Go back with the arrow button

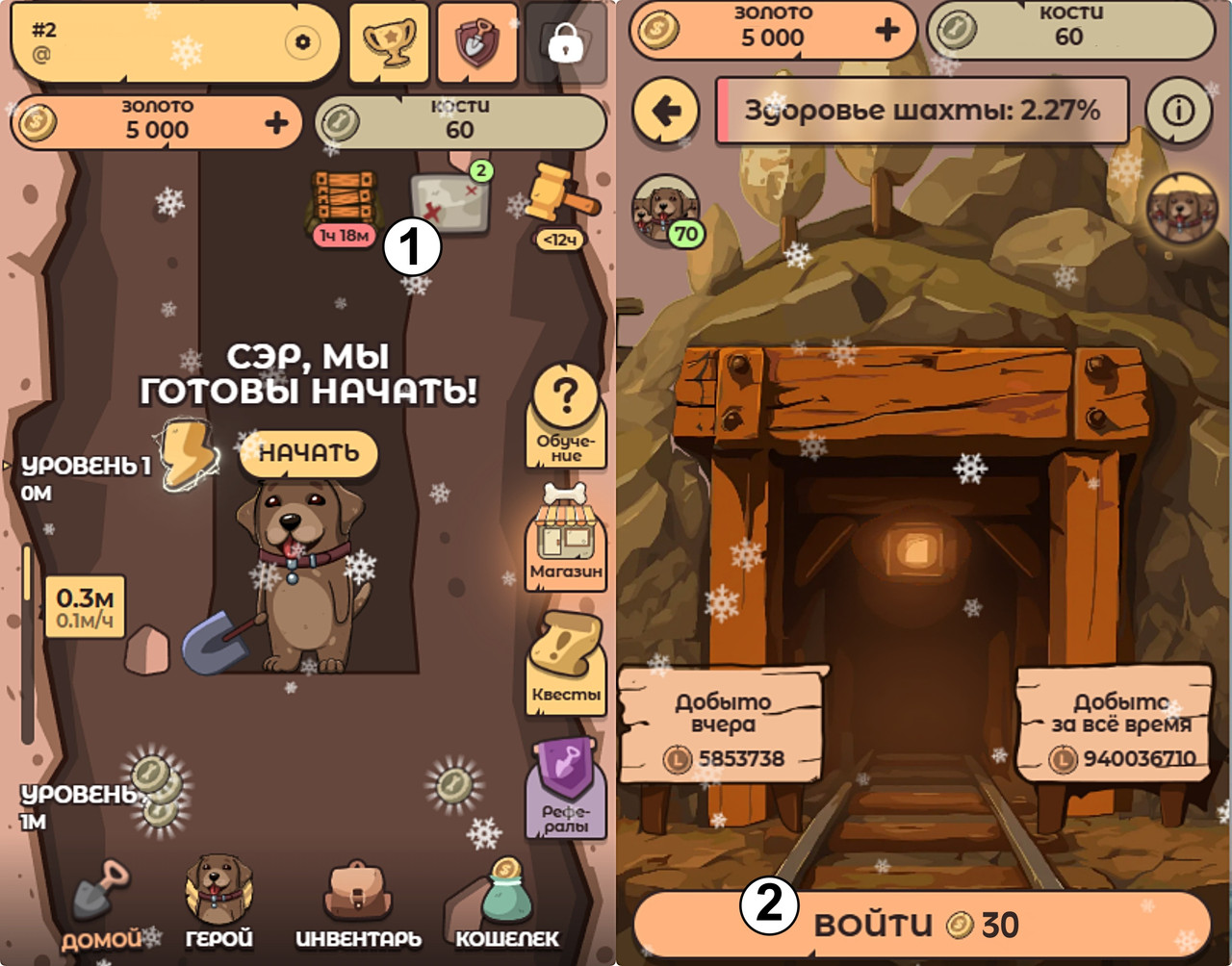point(666,111)
